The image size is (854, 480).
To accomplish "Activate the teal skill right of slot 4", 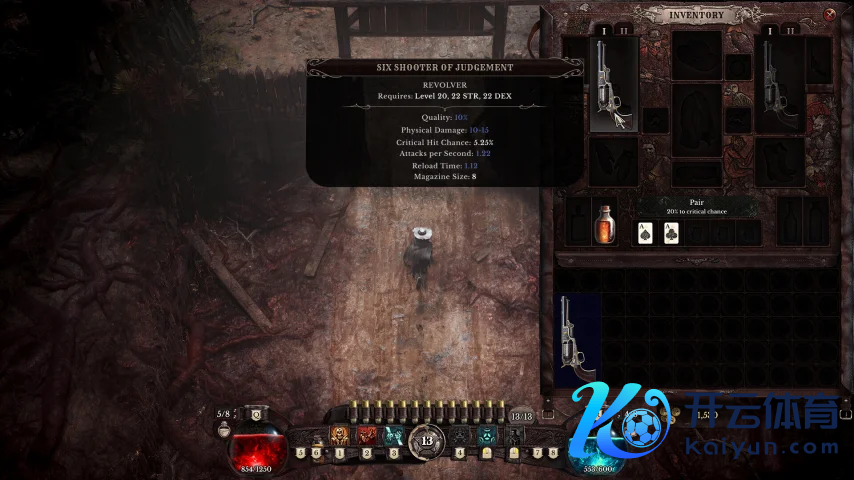I will (487, 436).
